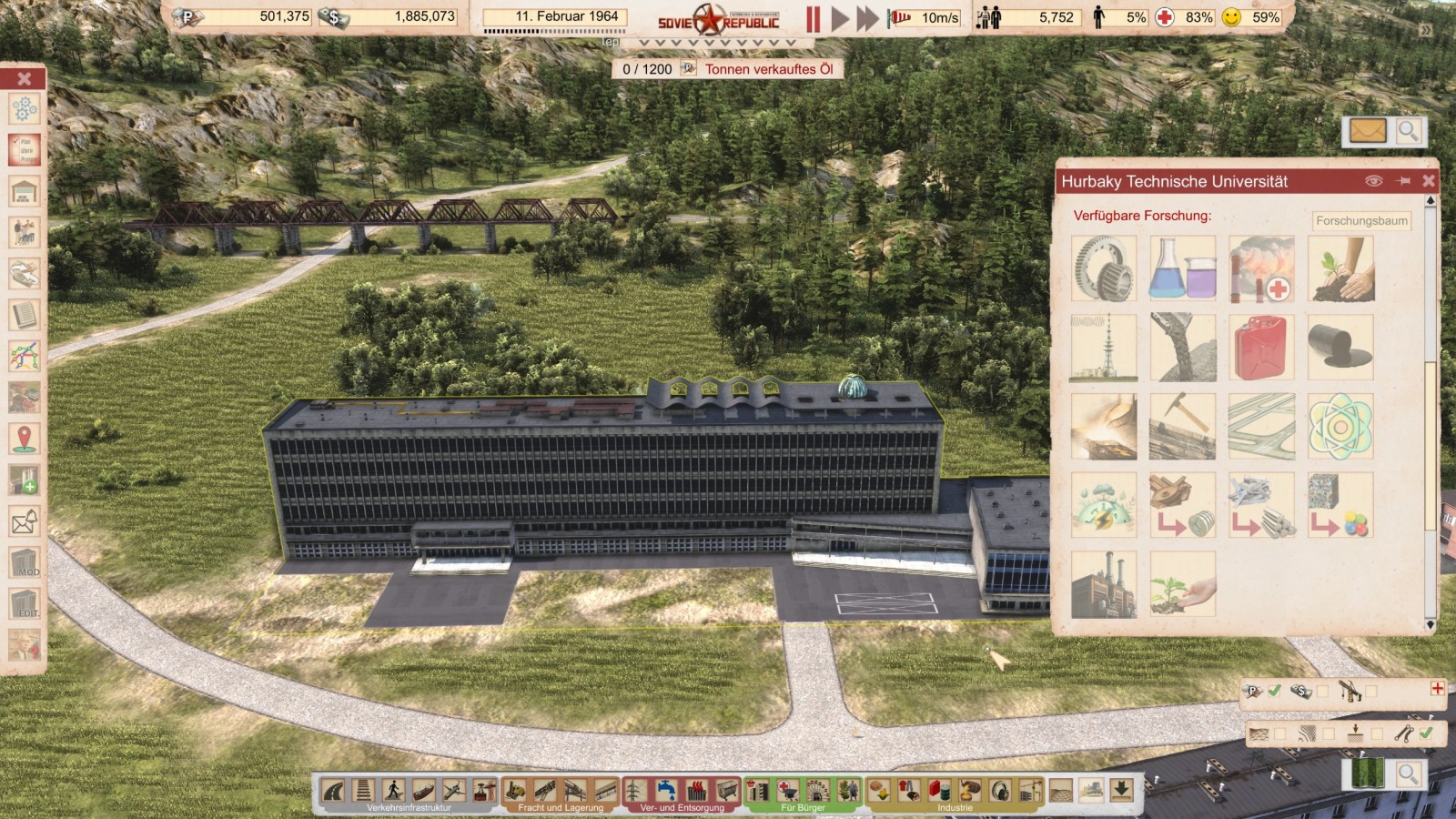1456x819 pixels.
Task: Open the envelope messages button
Action: click(1367, 132)
